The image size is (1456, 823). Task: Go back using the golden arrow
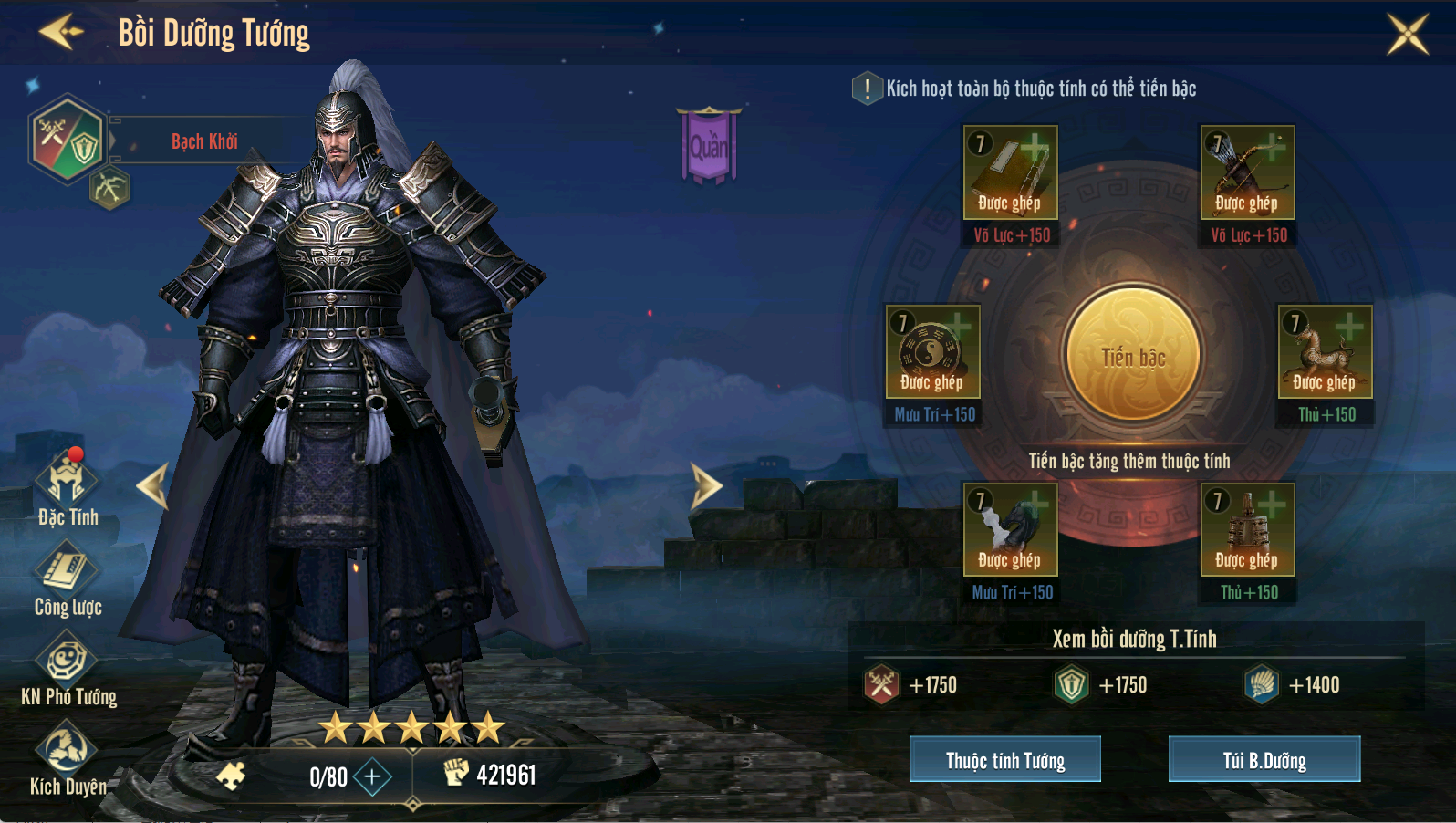60,32
